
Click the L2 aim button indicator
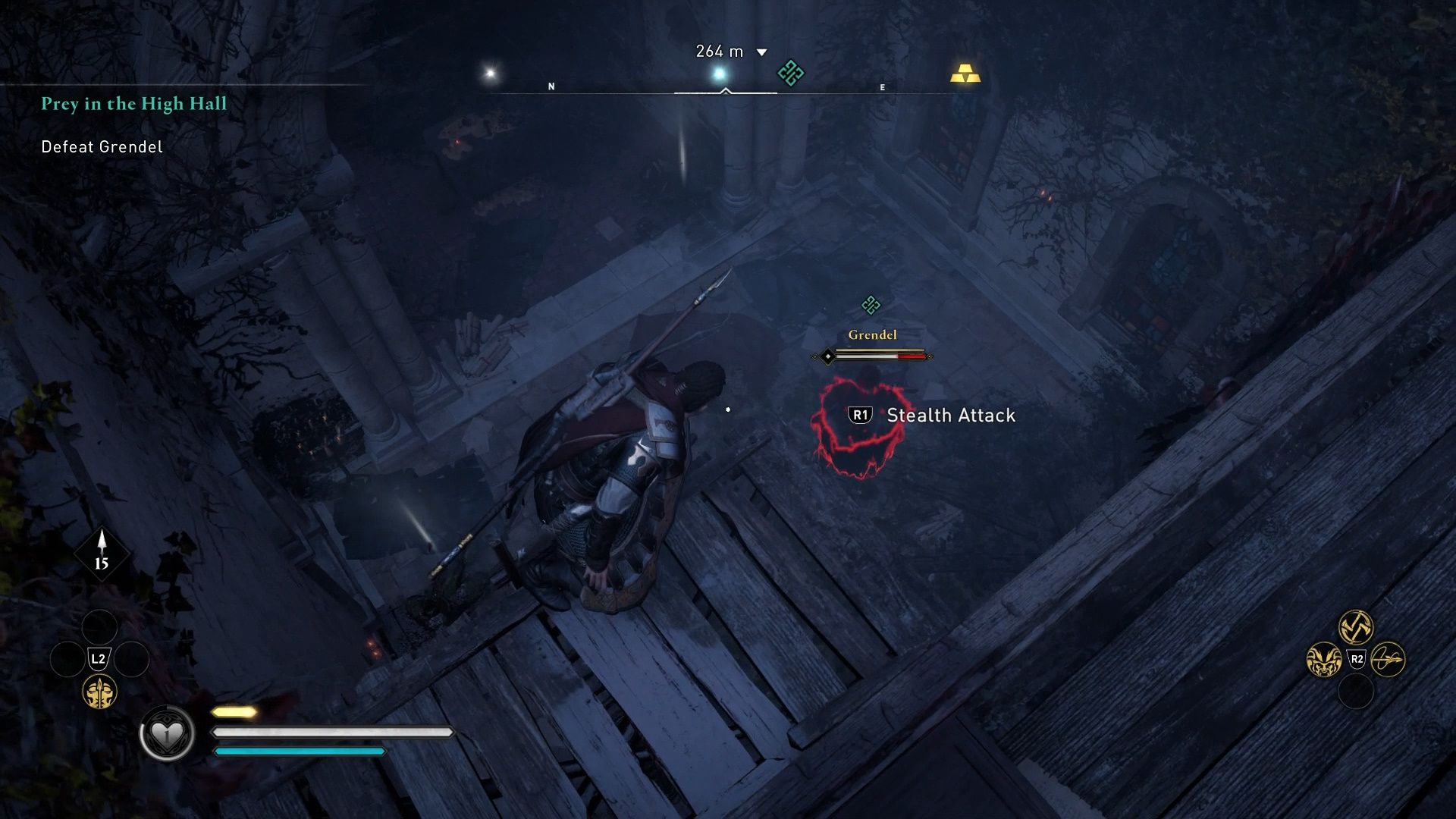click(x=98, y=658)
